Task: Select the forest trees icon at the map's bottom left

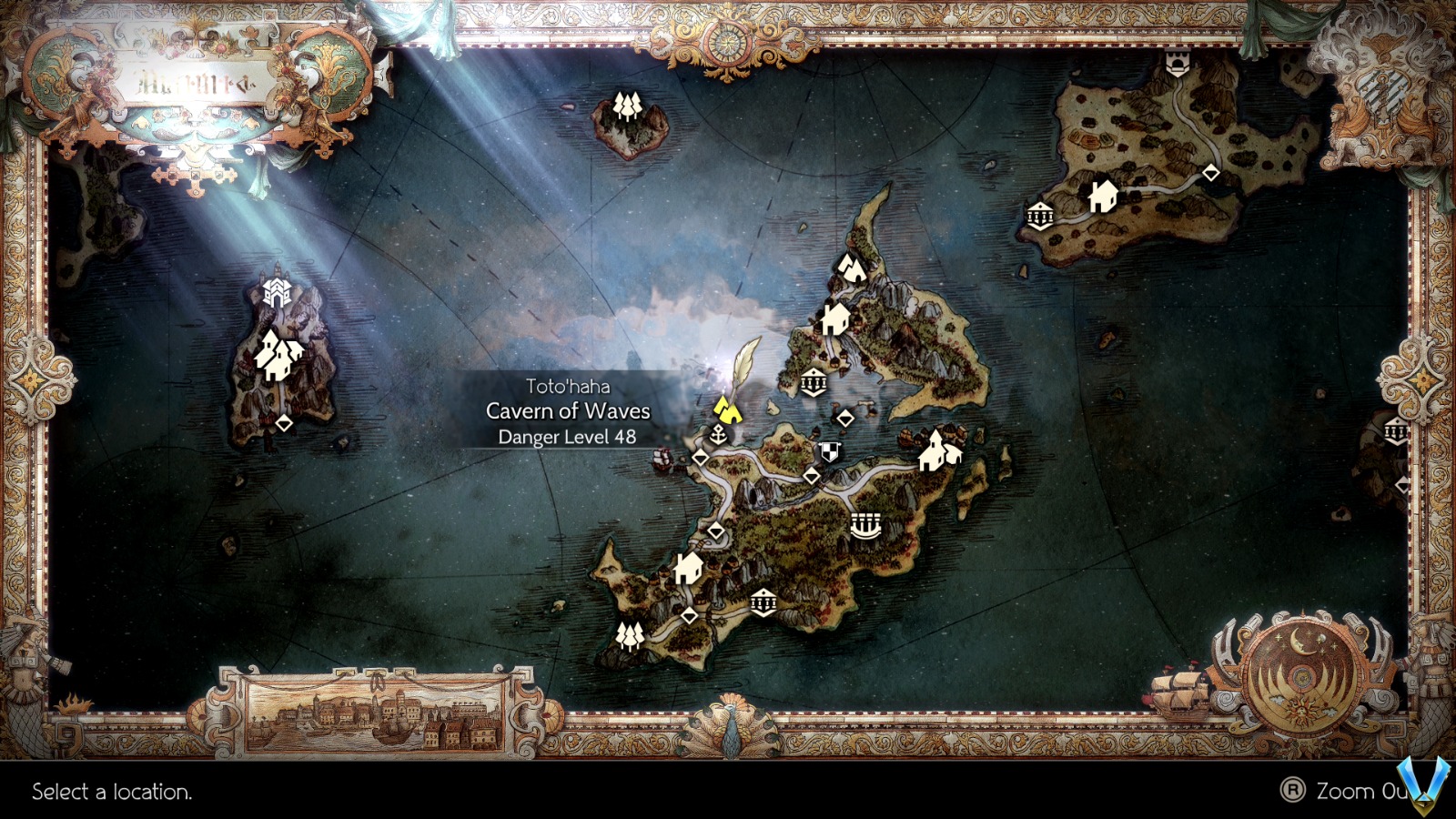Action: [630, 637]
